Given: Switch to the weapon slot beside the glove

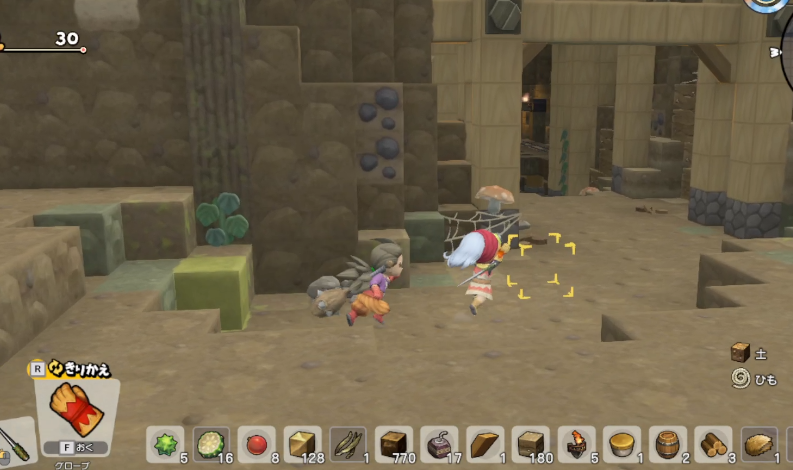Looking at the screenshot, I should pos(15,442).
